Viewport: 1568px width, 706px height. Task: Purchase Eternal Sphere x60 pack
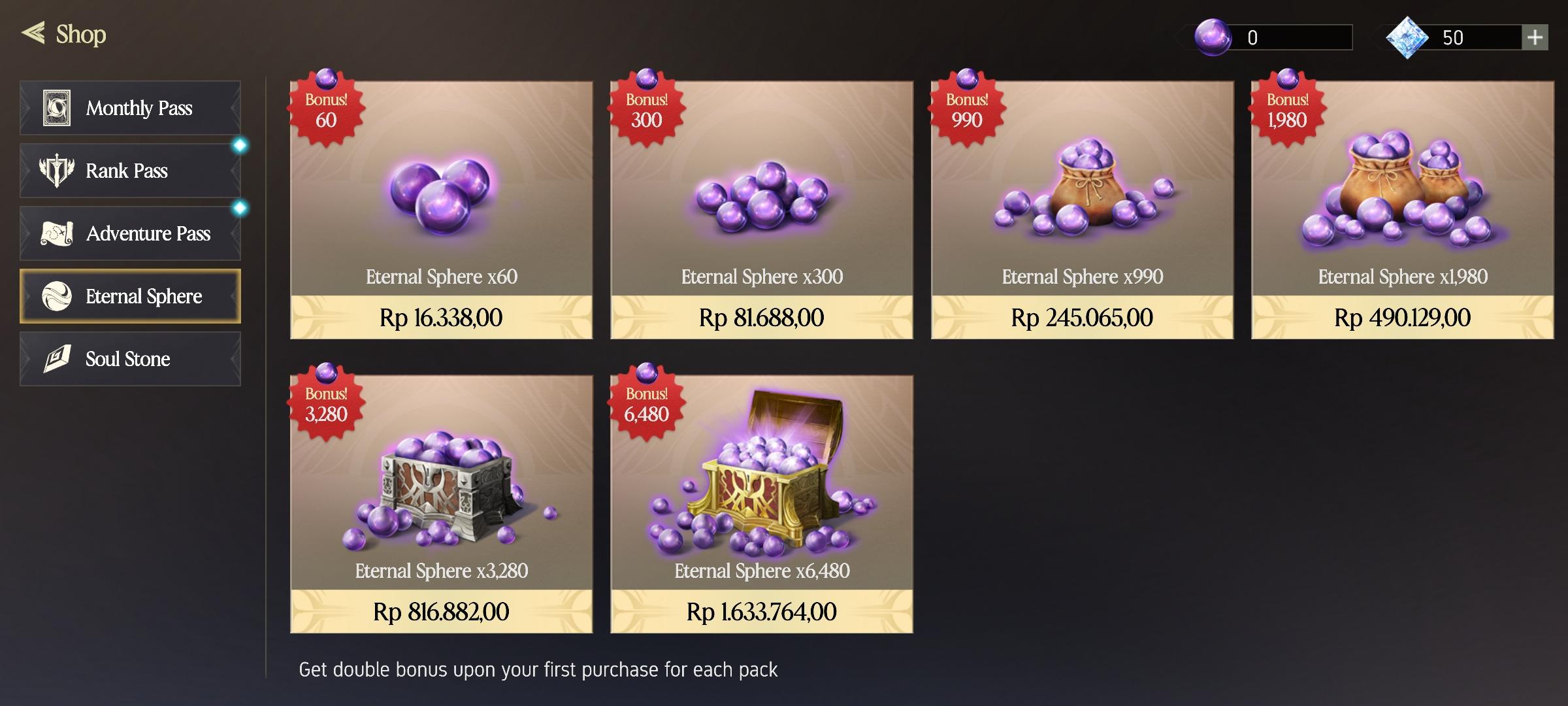(441, 318)
